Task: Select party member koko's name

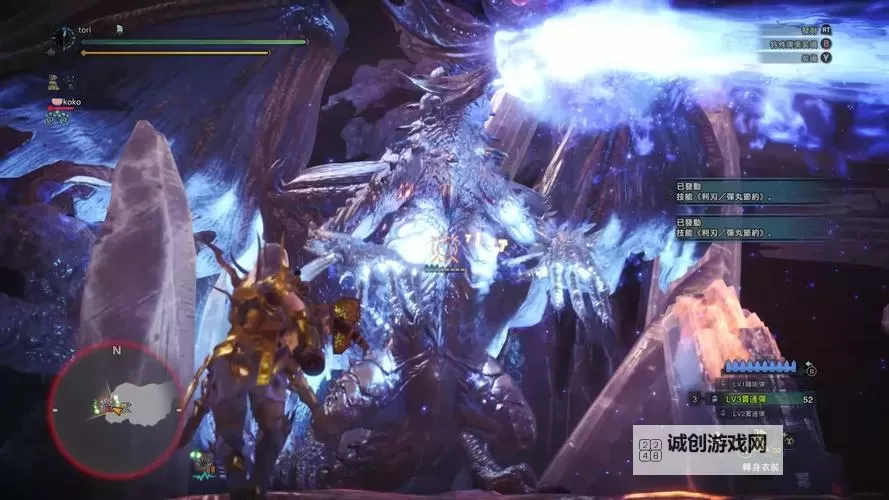Action: [68, 102]
